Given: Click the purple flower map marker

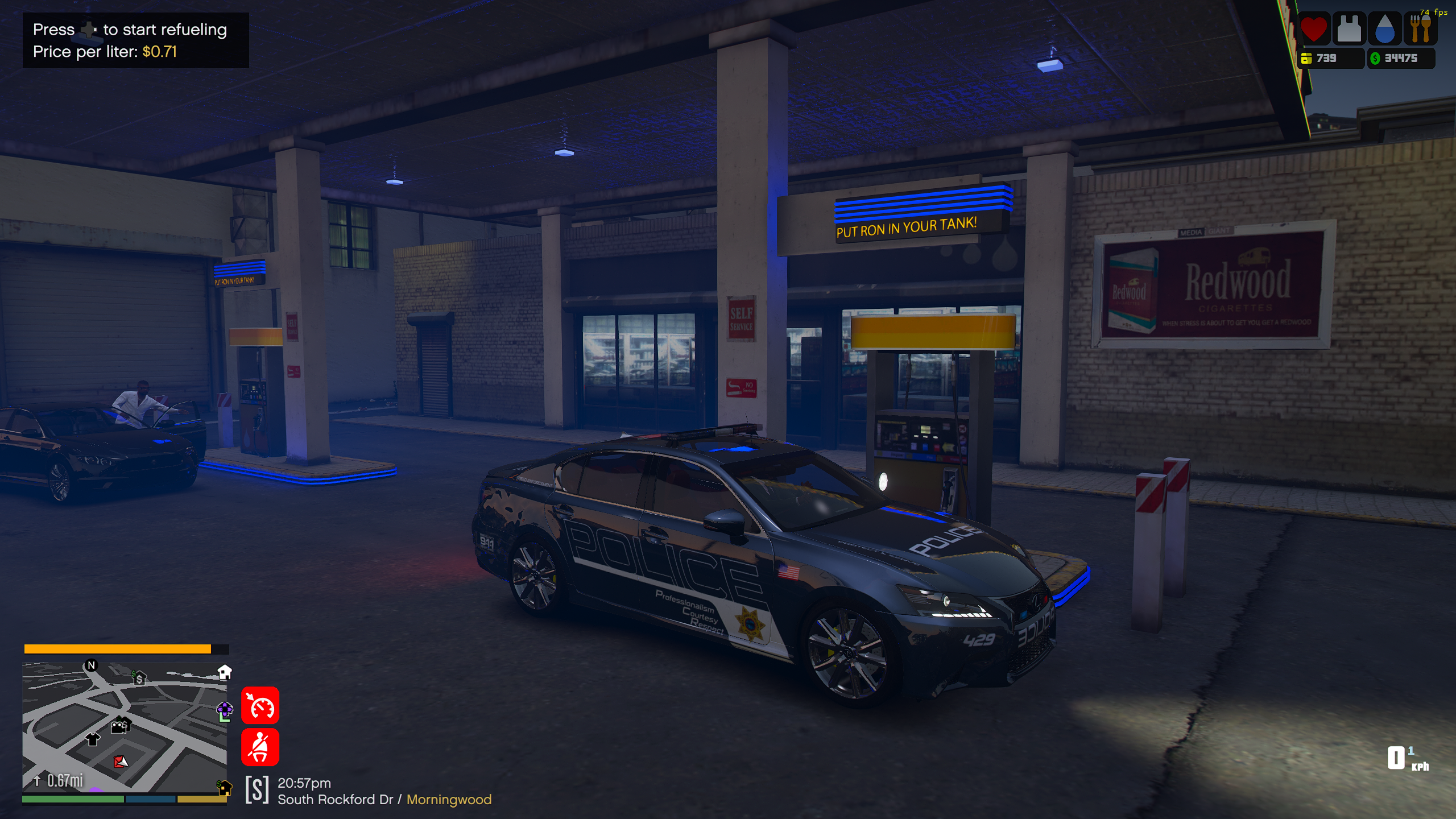Looking at the screenshot, I should pyautogui.click(x=225, y=710).
